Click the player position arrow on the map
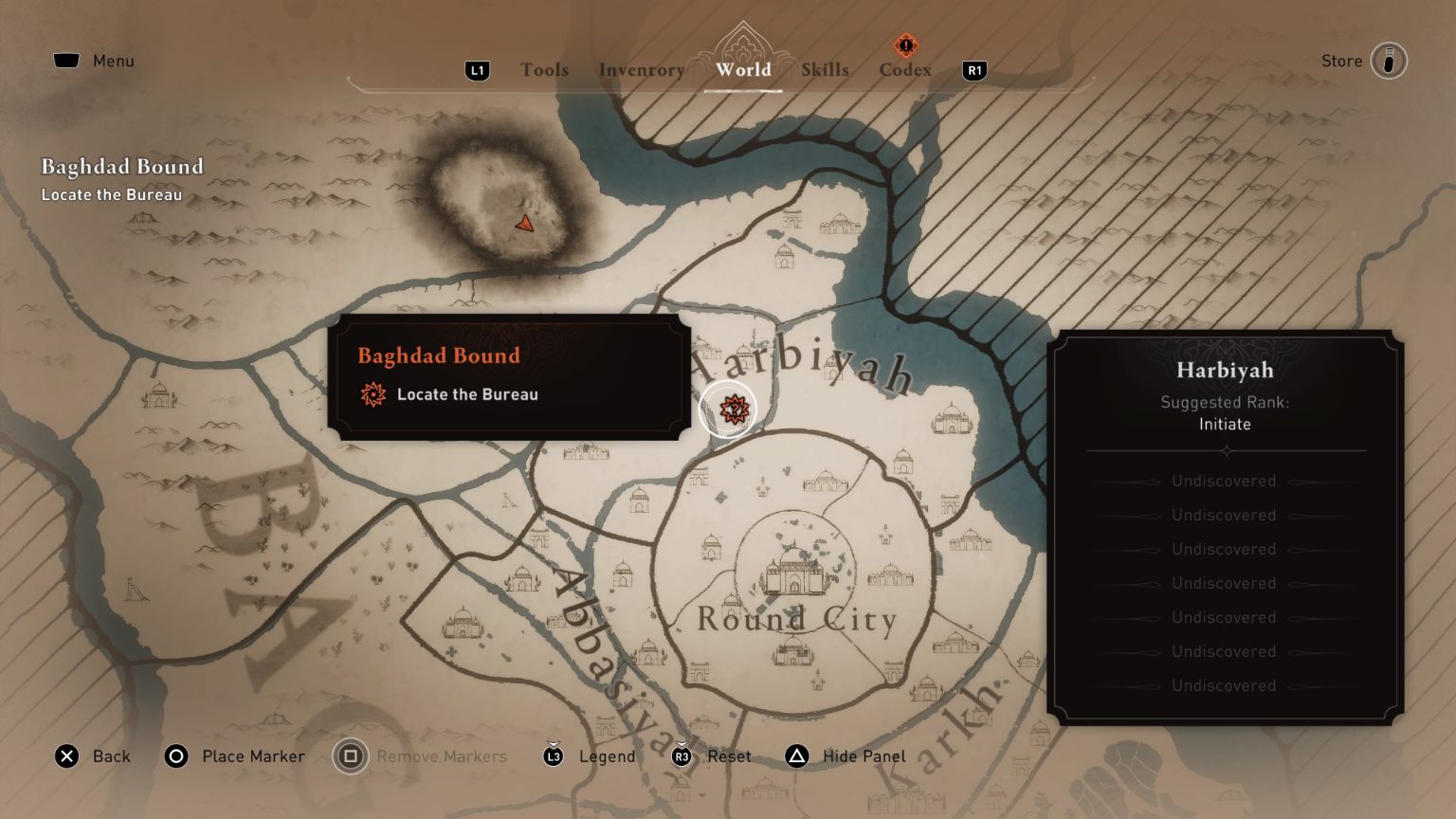 [x=527, y=225]
